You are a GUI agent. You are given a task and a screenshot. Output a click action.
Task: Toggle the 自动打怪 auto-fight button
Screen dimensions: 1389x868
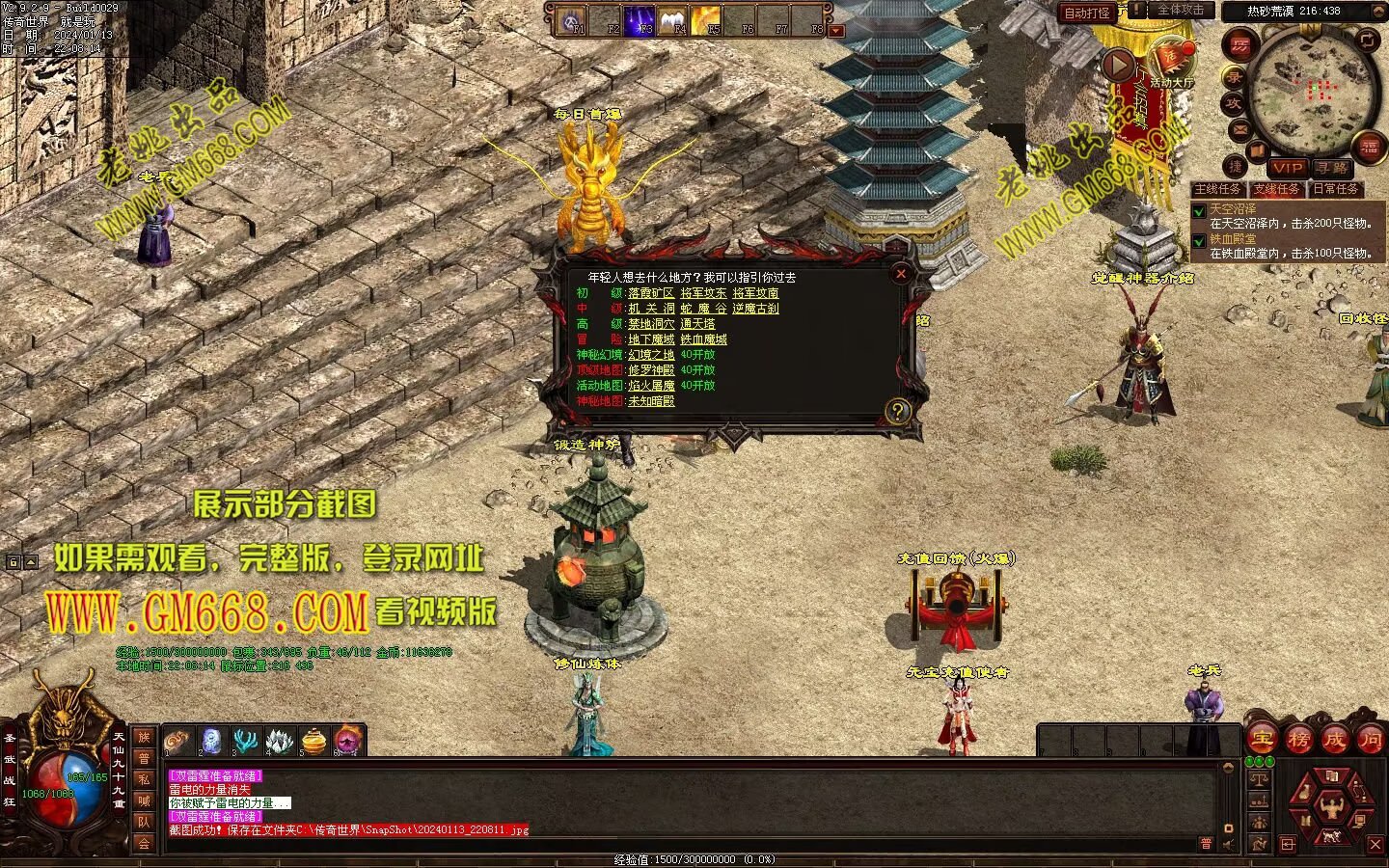click(1087, 13)
